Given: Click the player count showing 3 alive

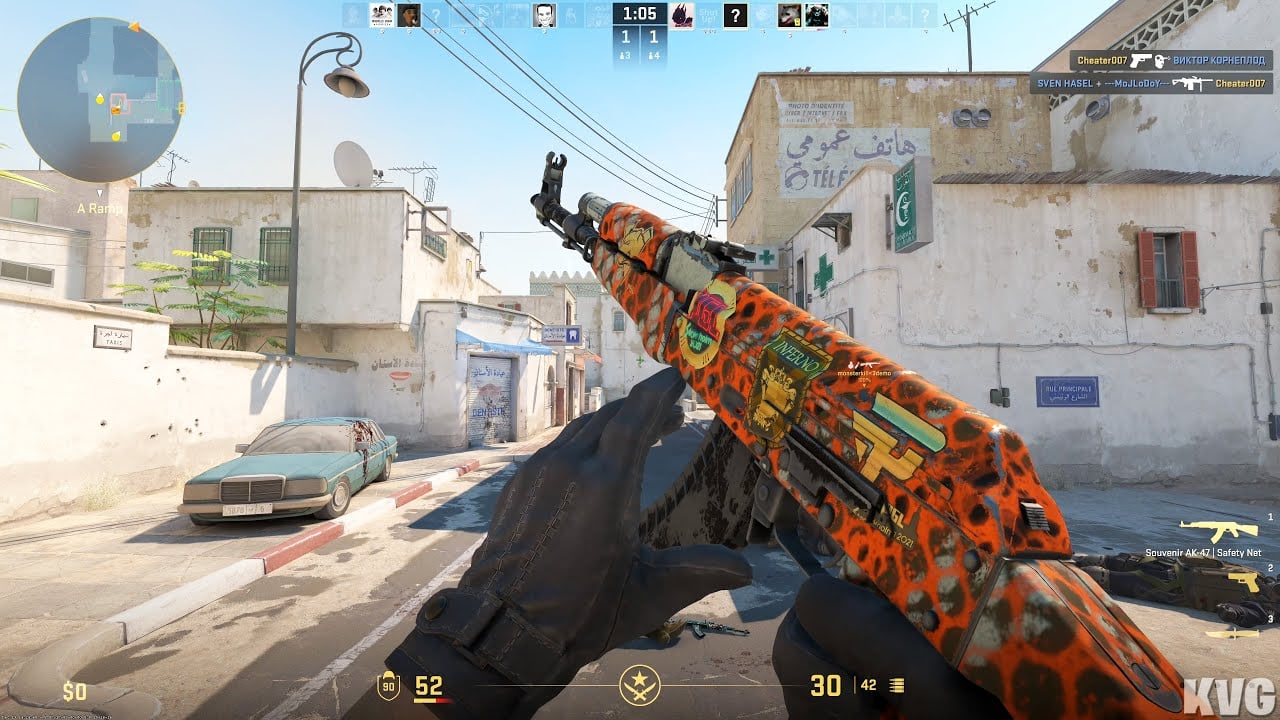Looking at the screenshot, I should click(625, 56).
